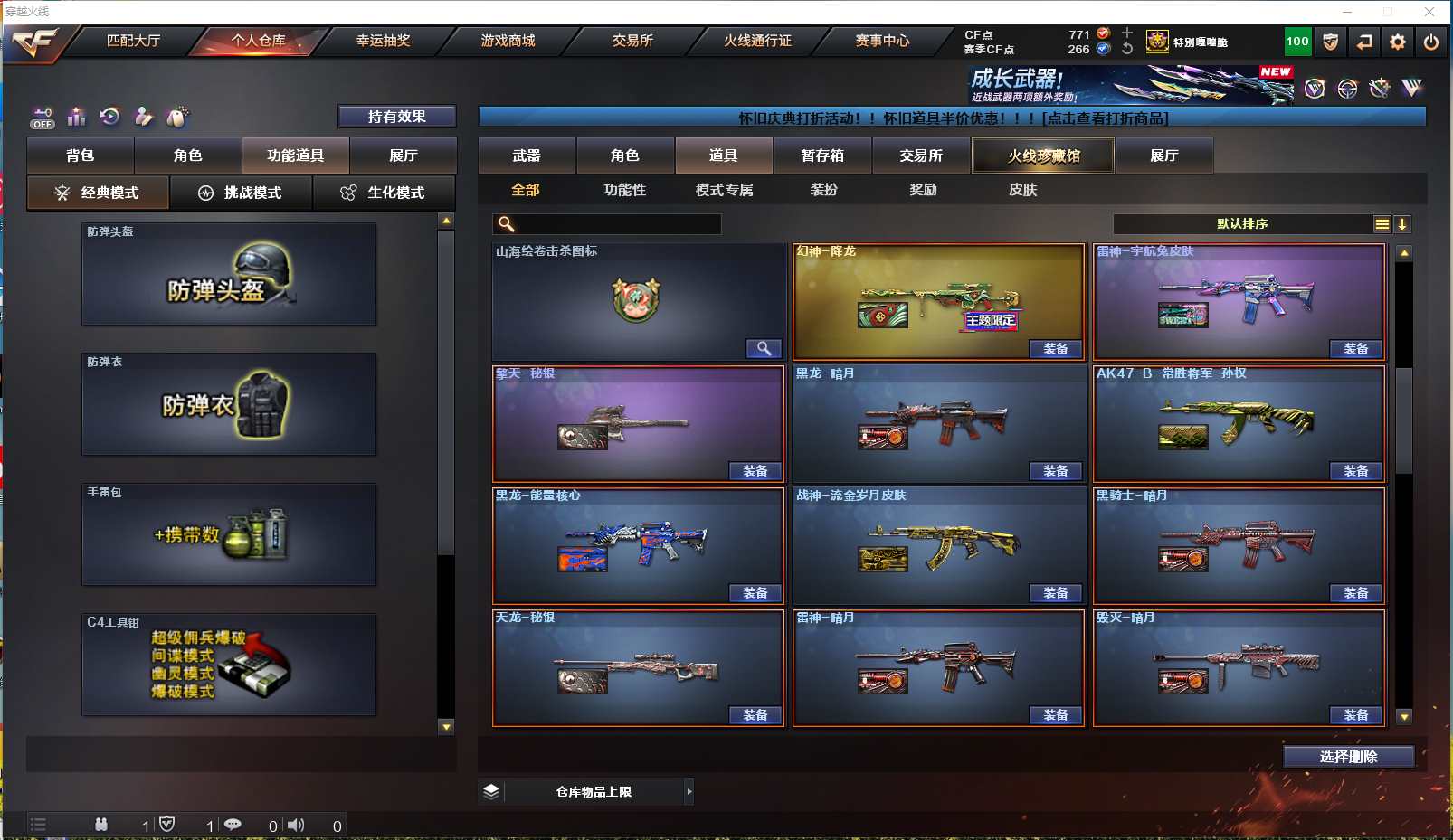Show the 持有效果 owned effects
Viewport: 1453px width, 840px height.
point(396,117)
